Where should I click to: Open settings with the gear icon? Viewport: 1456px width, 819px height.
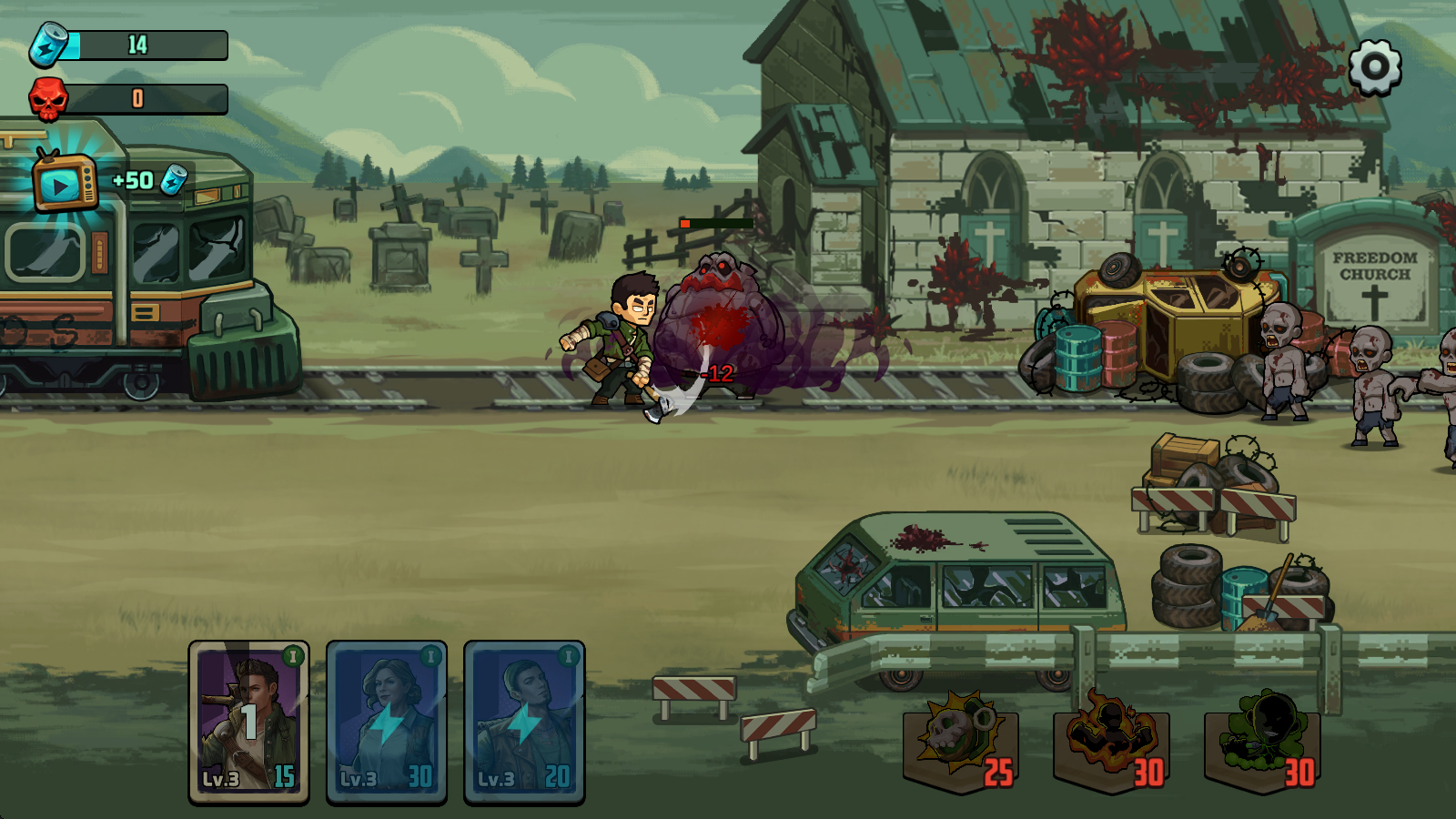[x=1374, y=66]
